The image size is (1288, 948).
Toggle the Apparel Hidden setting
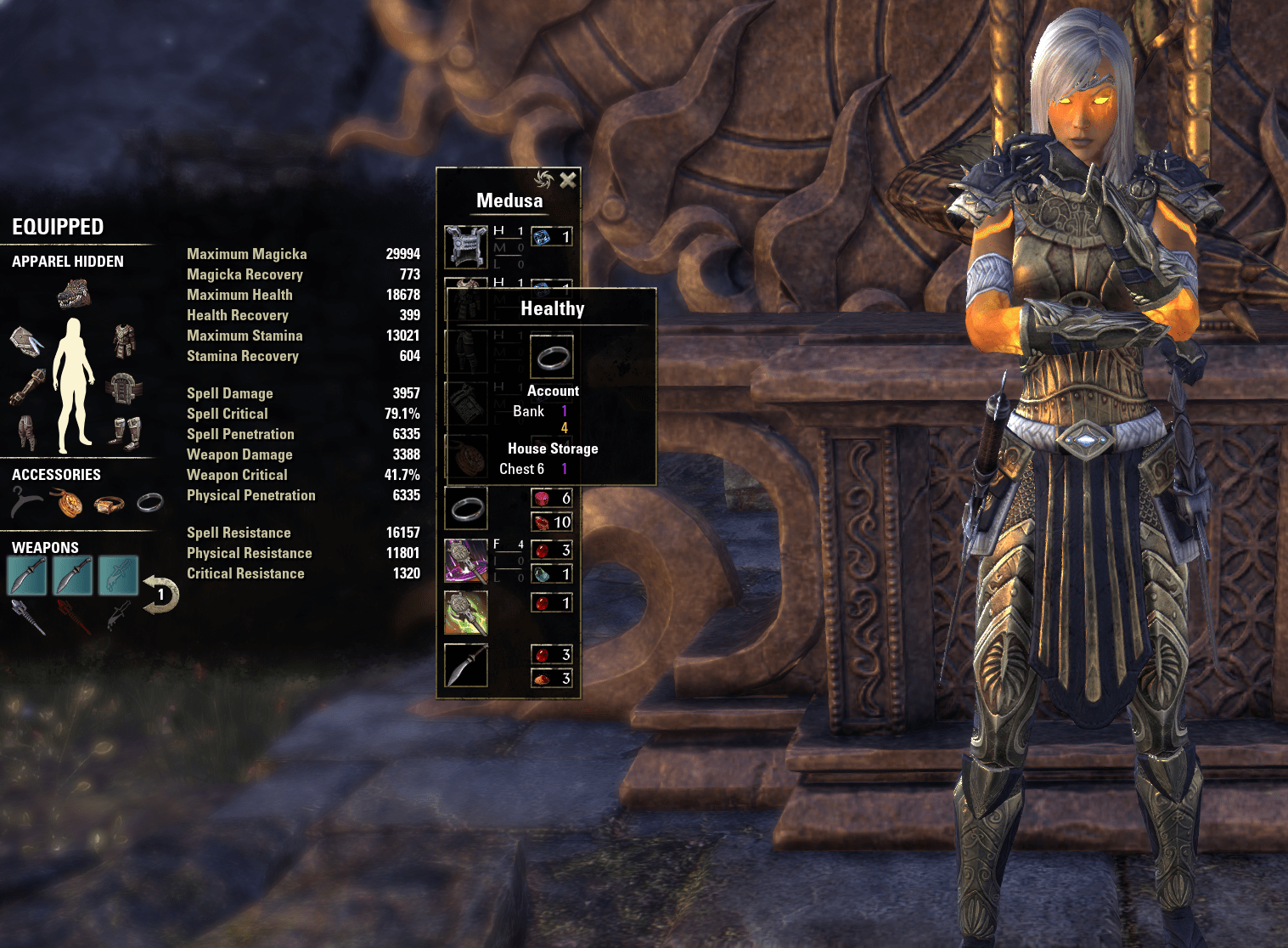point(66,261)
